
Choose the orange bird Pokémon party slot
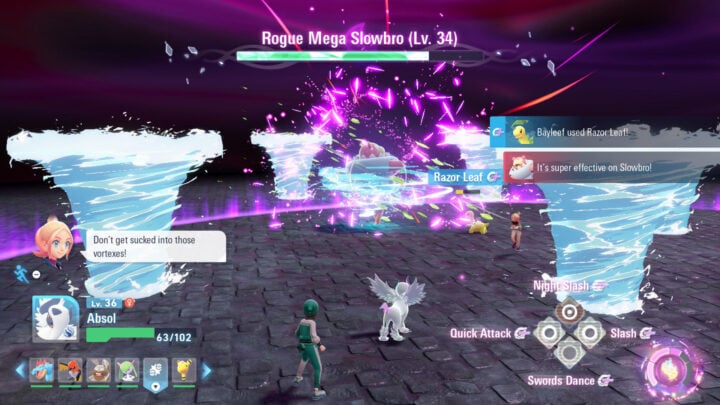pos(70,371)
